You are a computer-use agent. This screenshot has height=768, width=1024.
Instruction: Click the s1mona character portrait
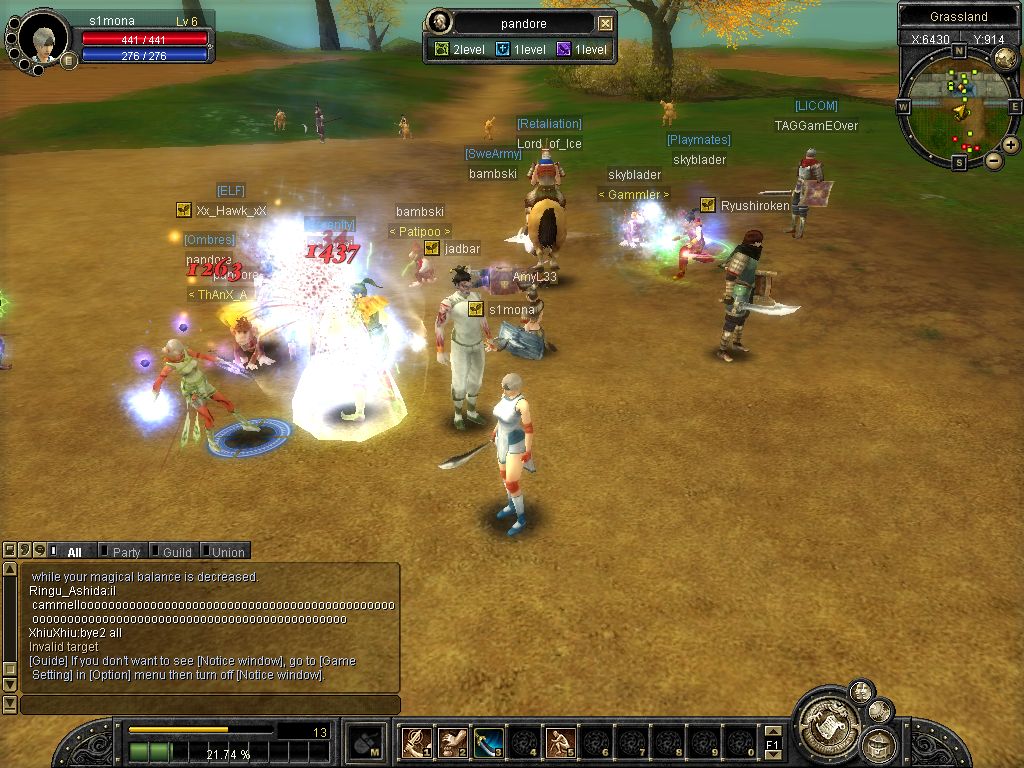(43, 38)
